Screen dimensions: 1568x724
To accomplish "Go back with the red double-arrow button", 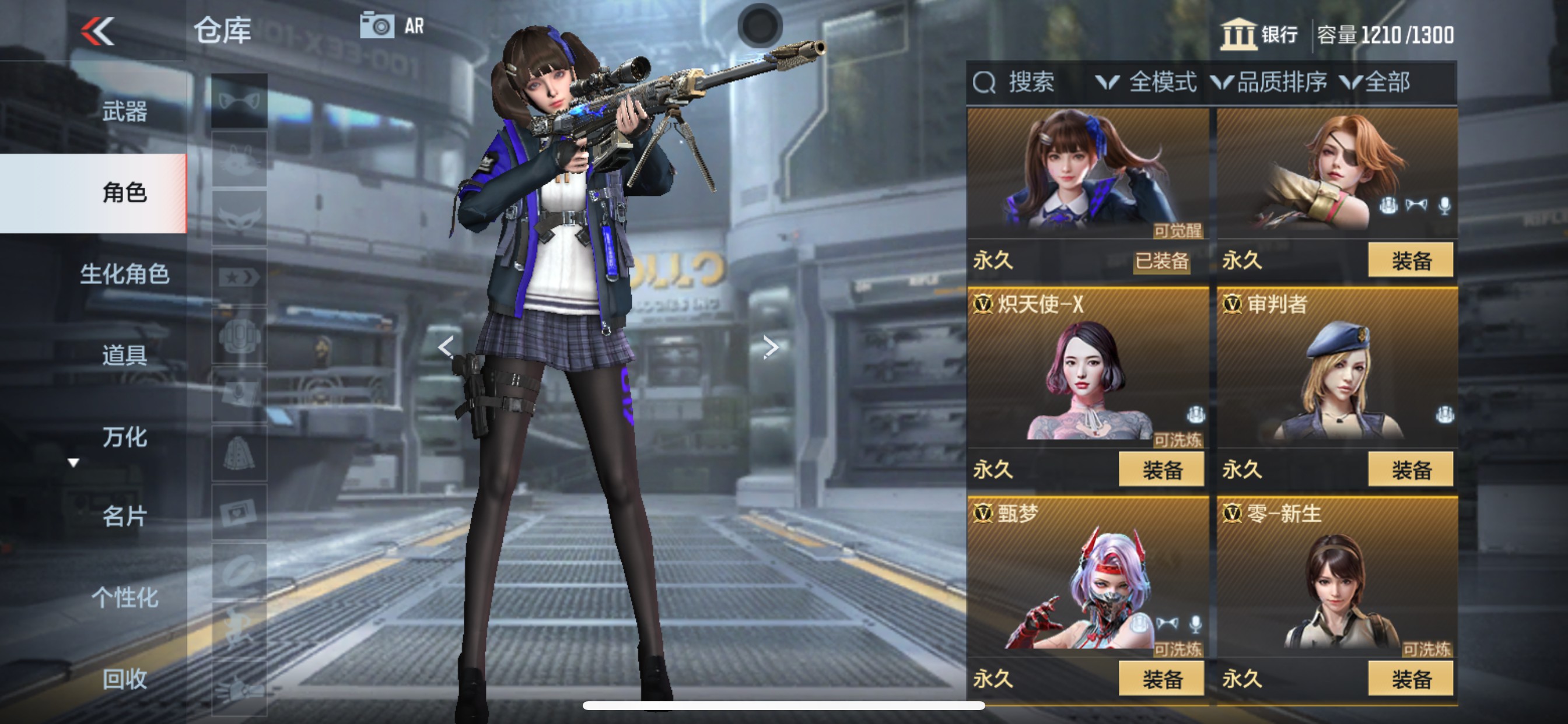I will (97, 31).
